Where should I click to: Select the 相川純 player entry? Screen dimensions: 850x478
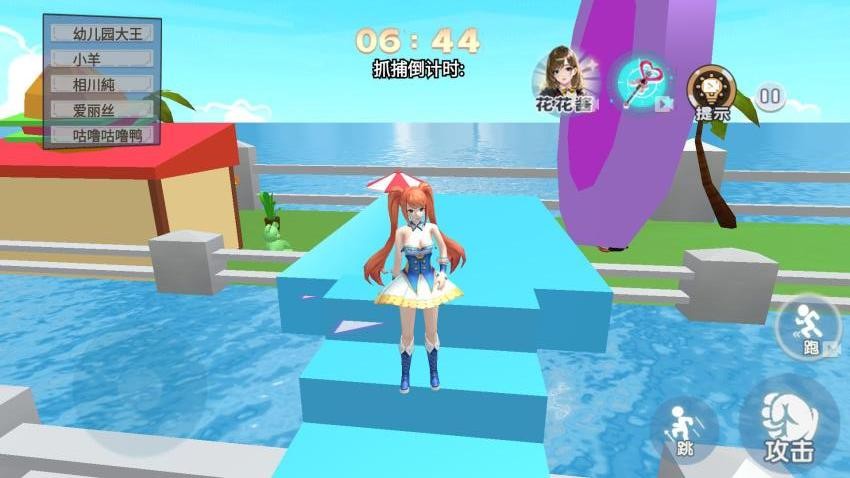point(100,84)
